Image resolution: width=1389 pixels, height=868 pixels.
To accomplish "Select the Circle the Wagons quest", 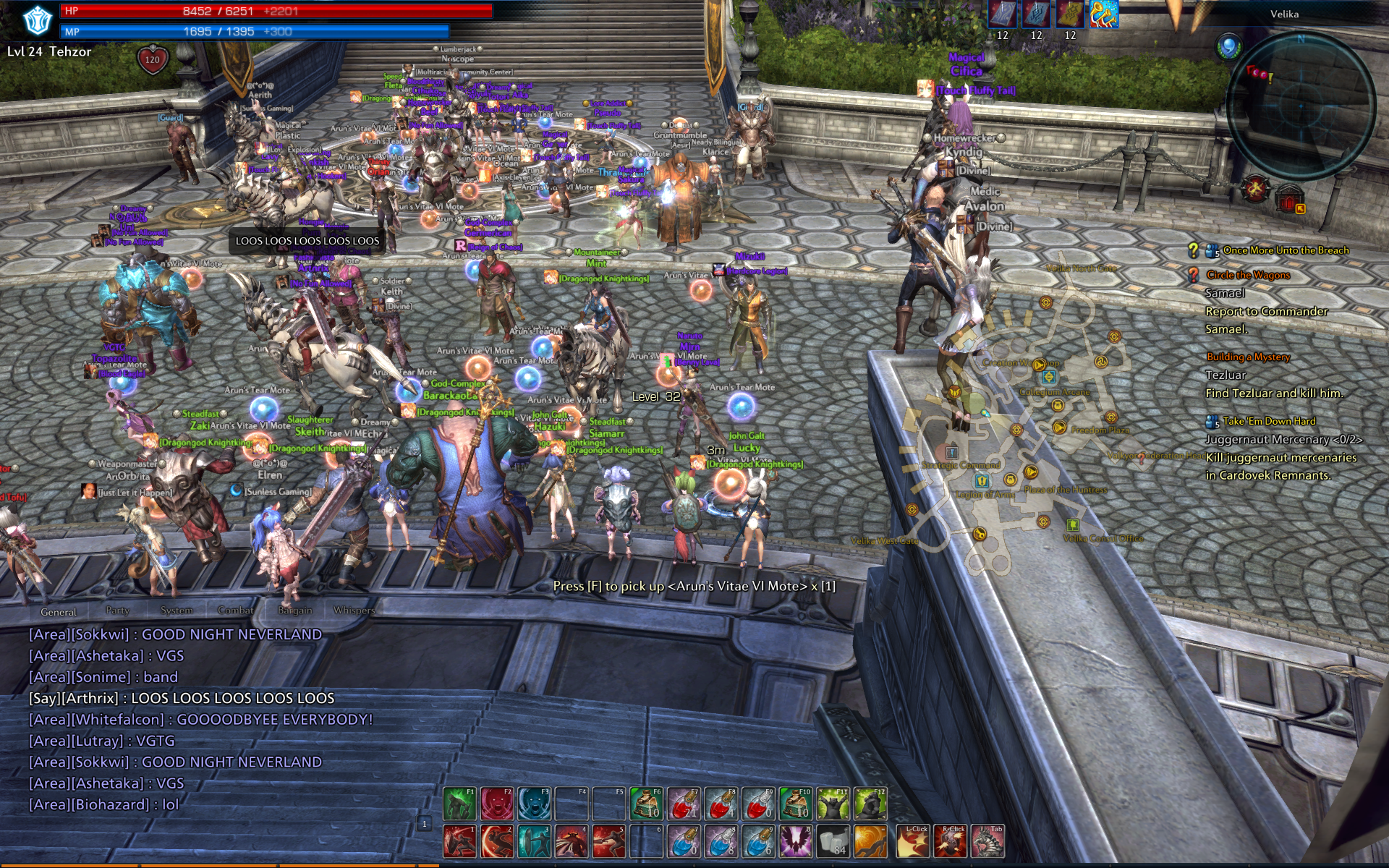I will pos(1248,275).
